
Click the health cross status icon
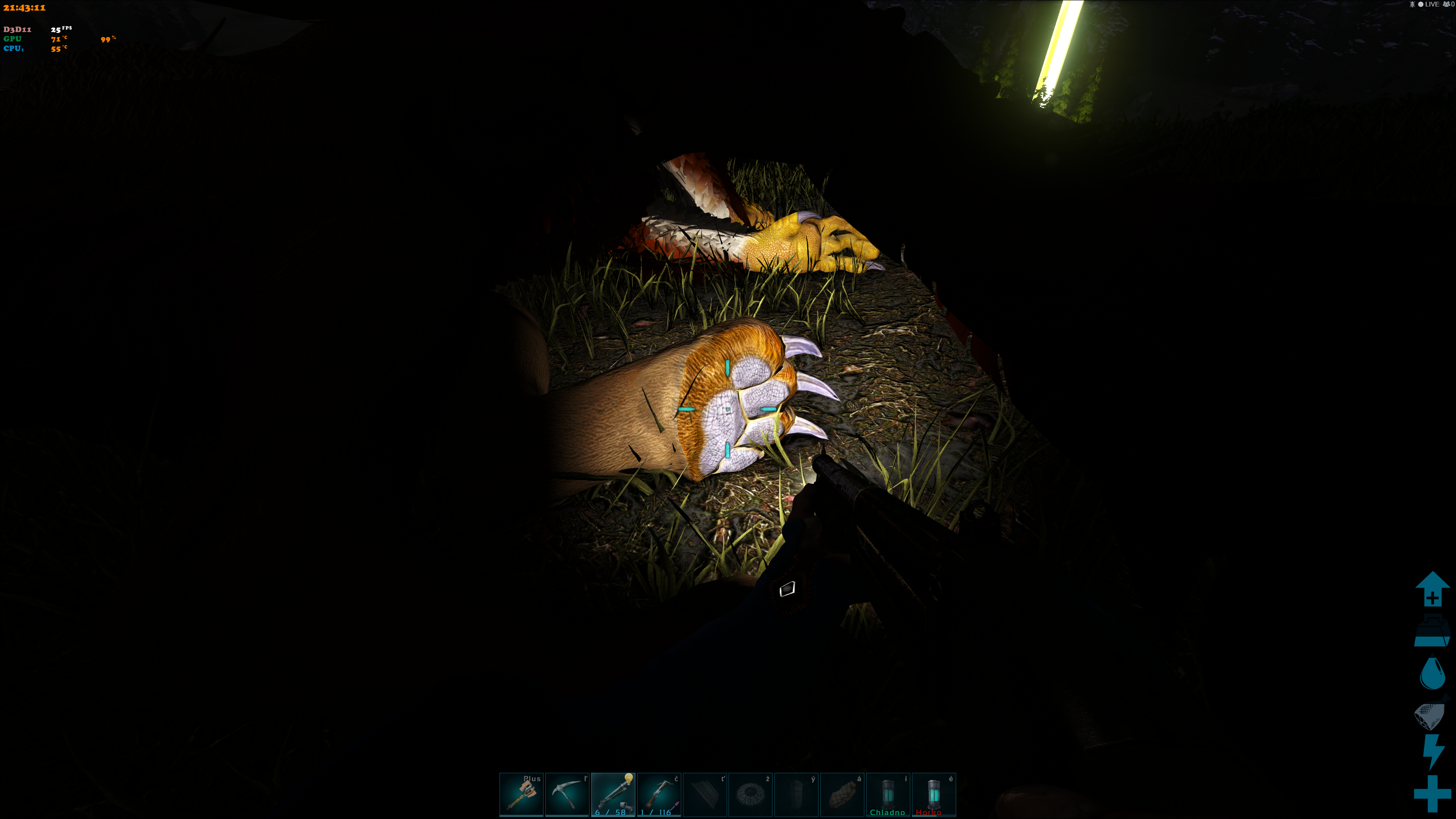[1432, 794]
